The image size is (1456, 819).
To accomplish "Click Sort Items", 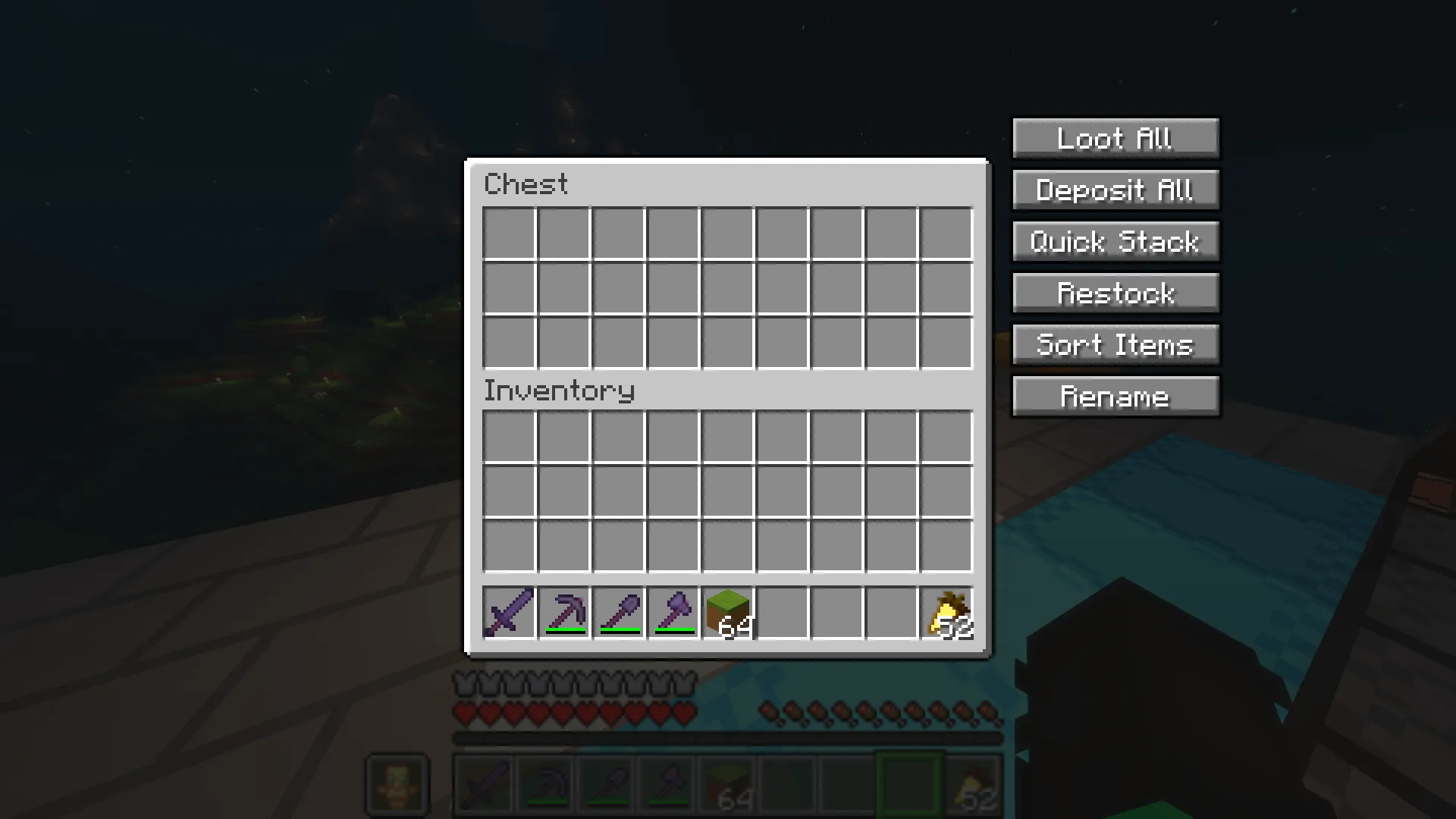I will pos(1115,344).
